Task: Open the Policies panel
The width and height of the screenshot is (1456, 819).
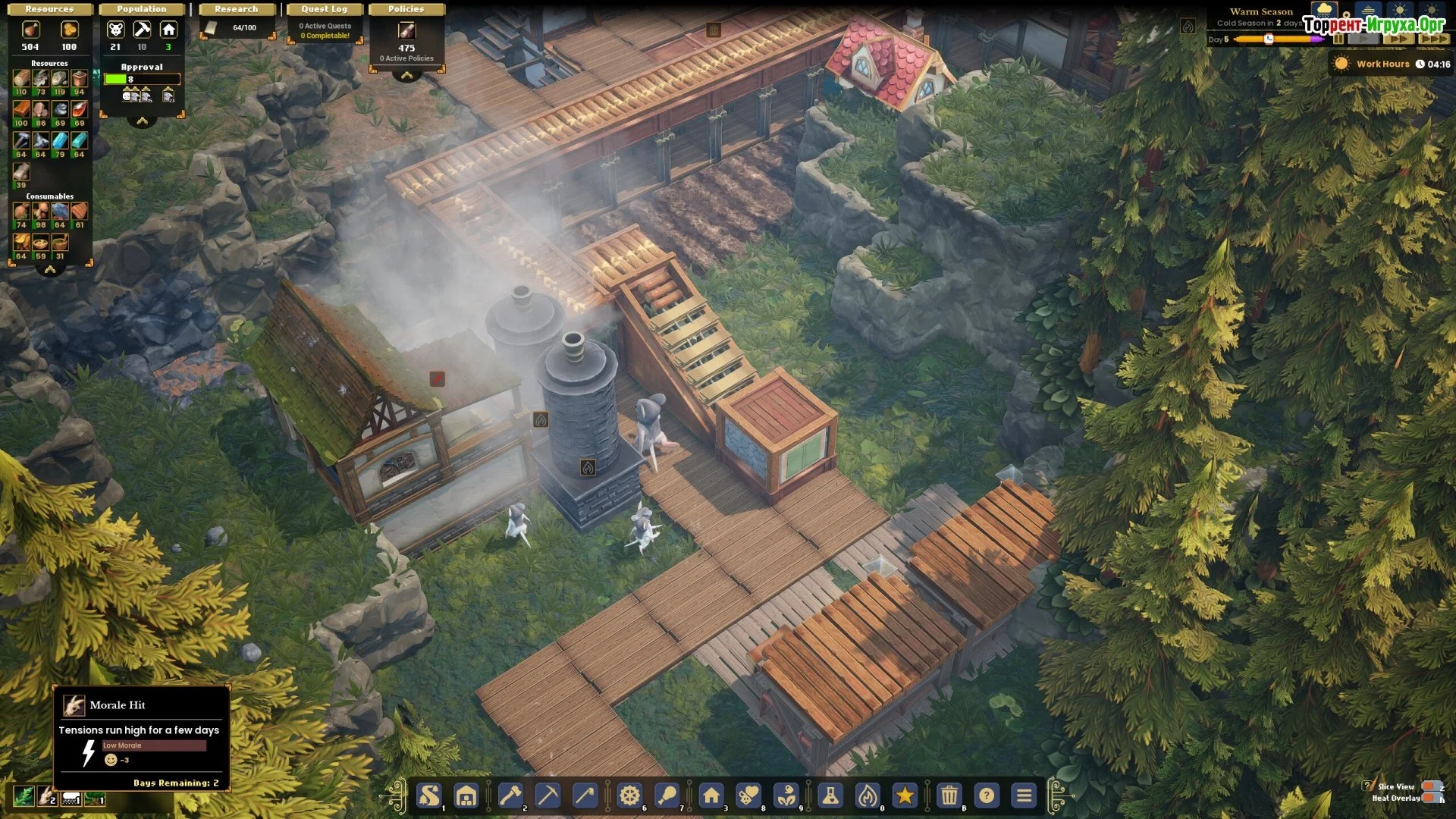Action: (406, 9)
